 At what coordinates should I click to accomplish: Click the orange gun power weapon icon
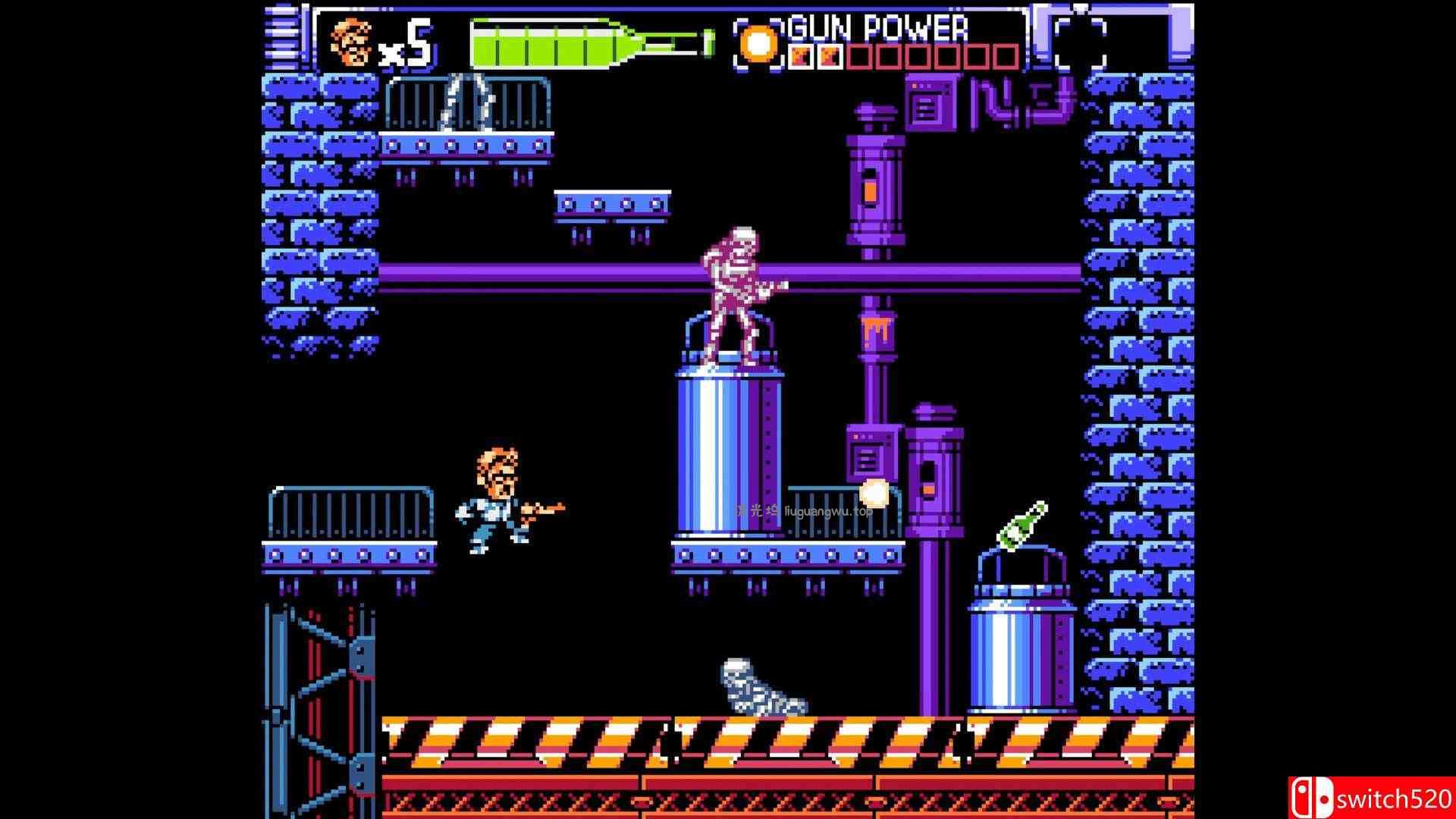[758, 44]
